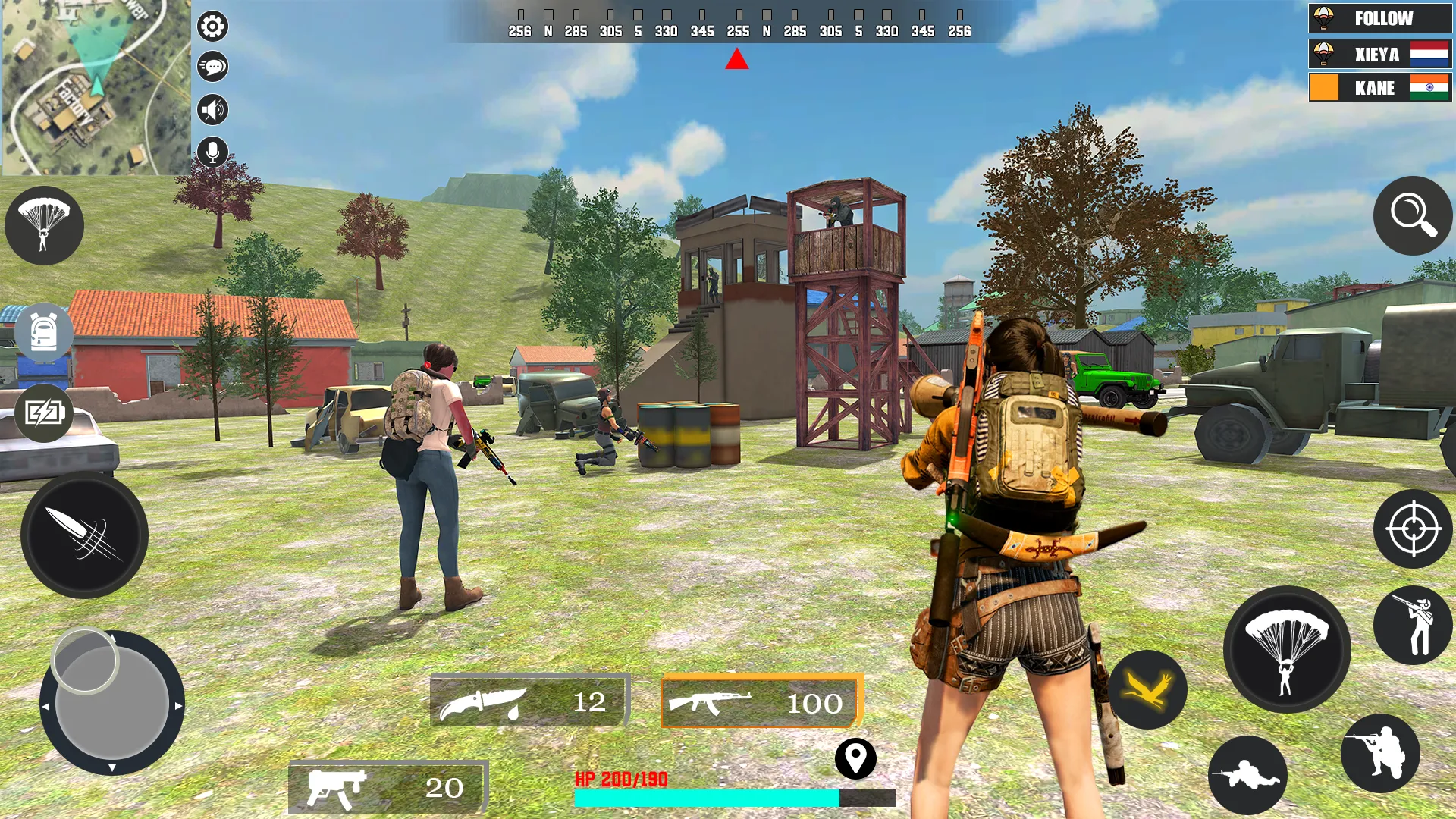
Task: Tap the magnifying glass search button
Action: click(x=1413, y=216)
